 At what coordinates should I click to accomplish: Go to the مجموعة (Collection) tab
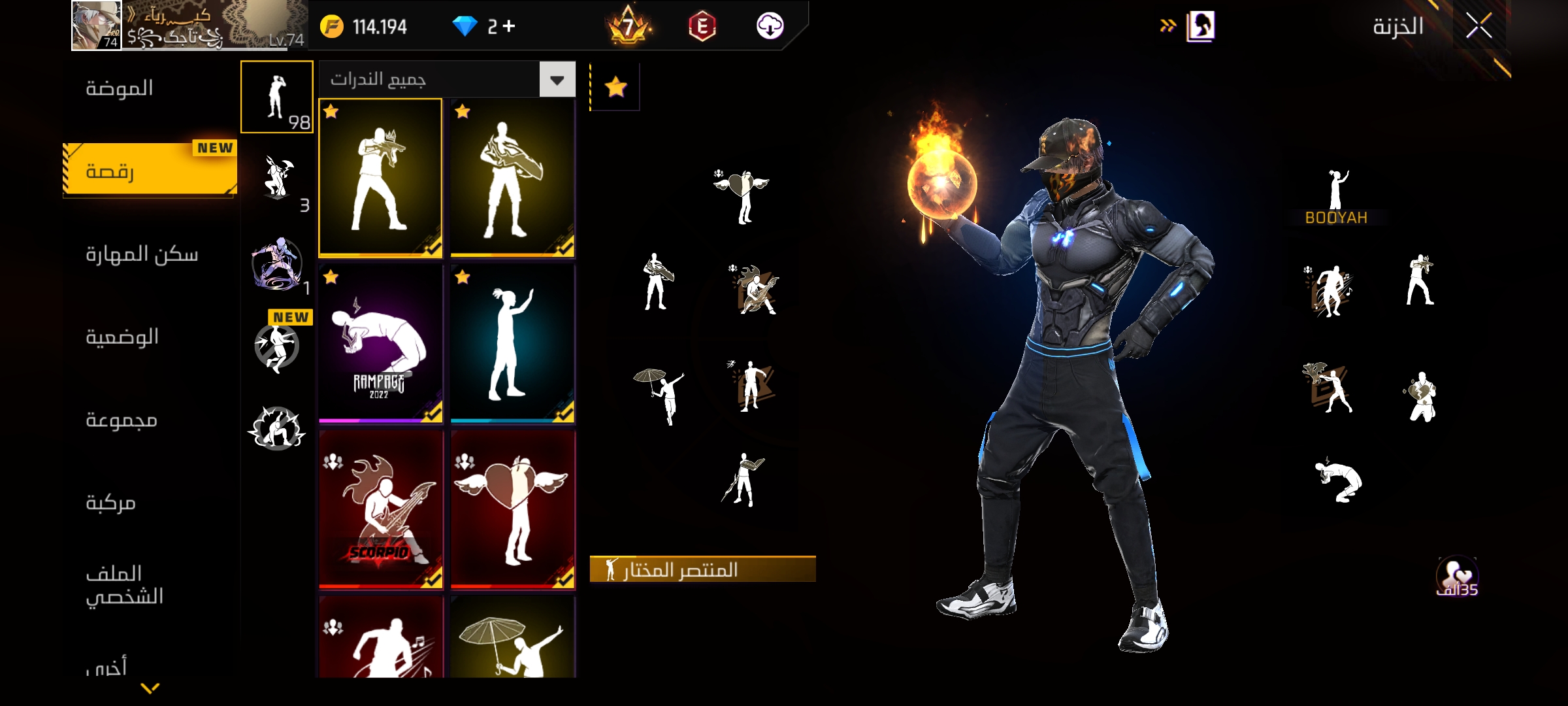click(122, 420)
